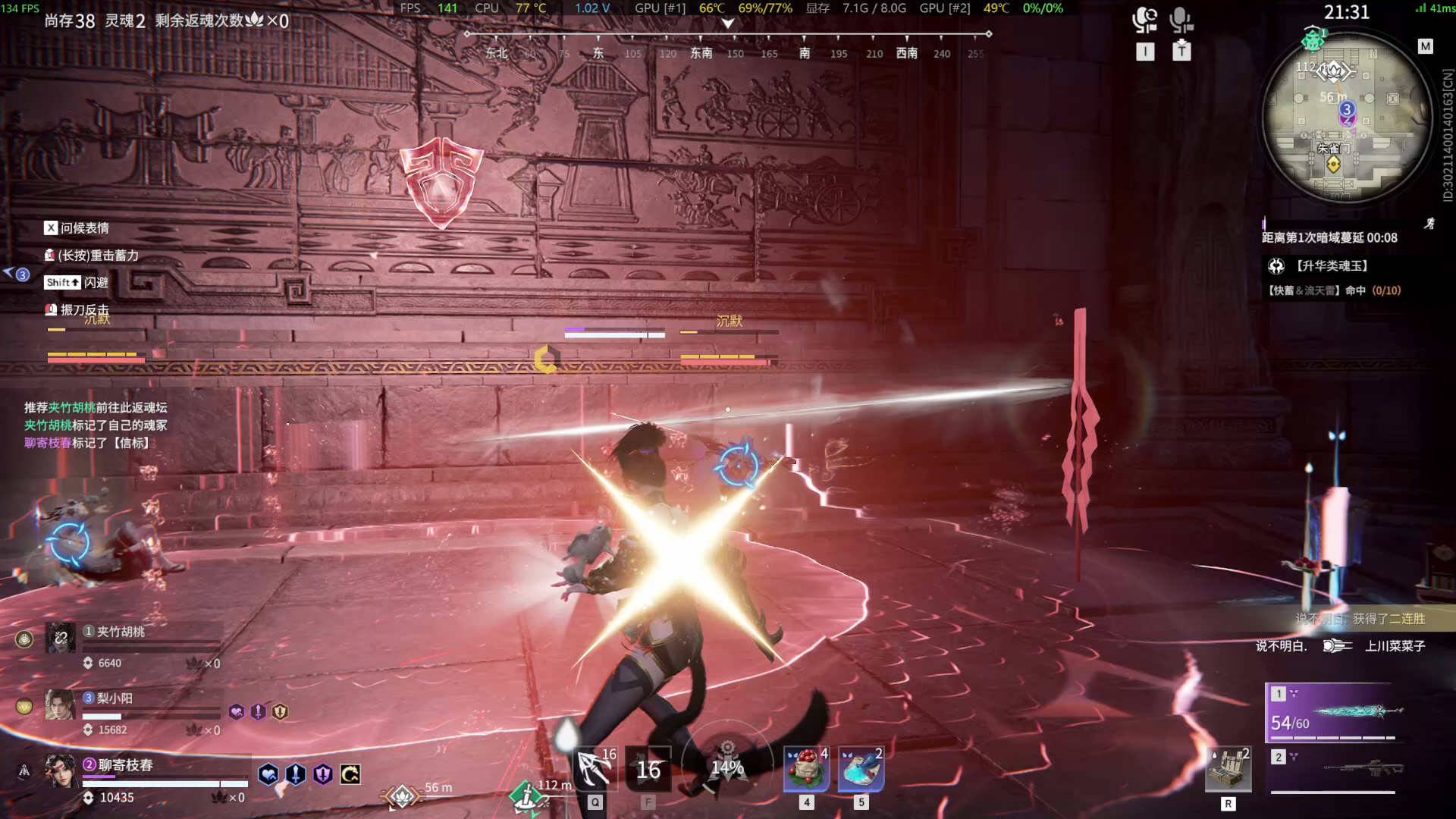Use the red berry bag item
Screen dimensions: 1456x819
807,769
